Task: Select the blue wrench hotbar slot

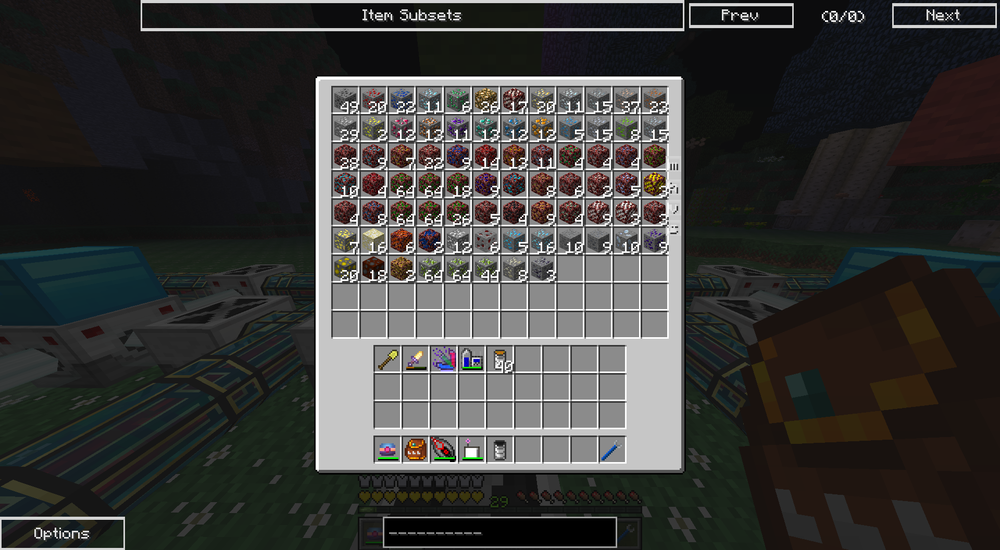Action: [x=611, y=450]
